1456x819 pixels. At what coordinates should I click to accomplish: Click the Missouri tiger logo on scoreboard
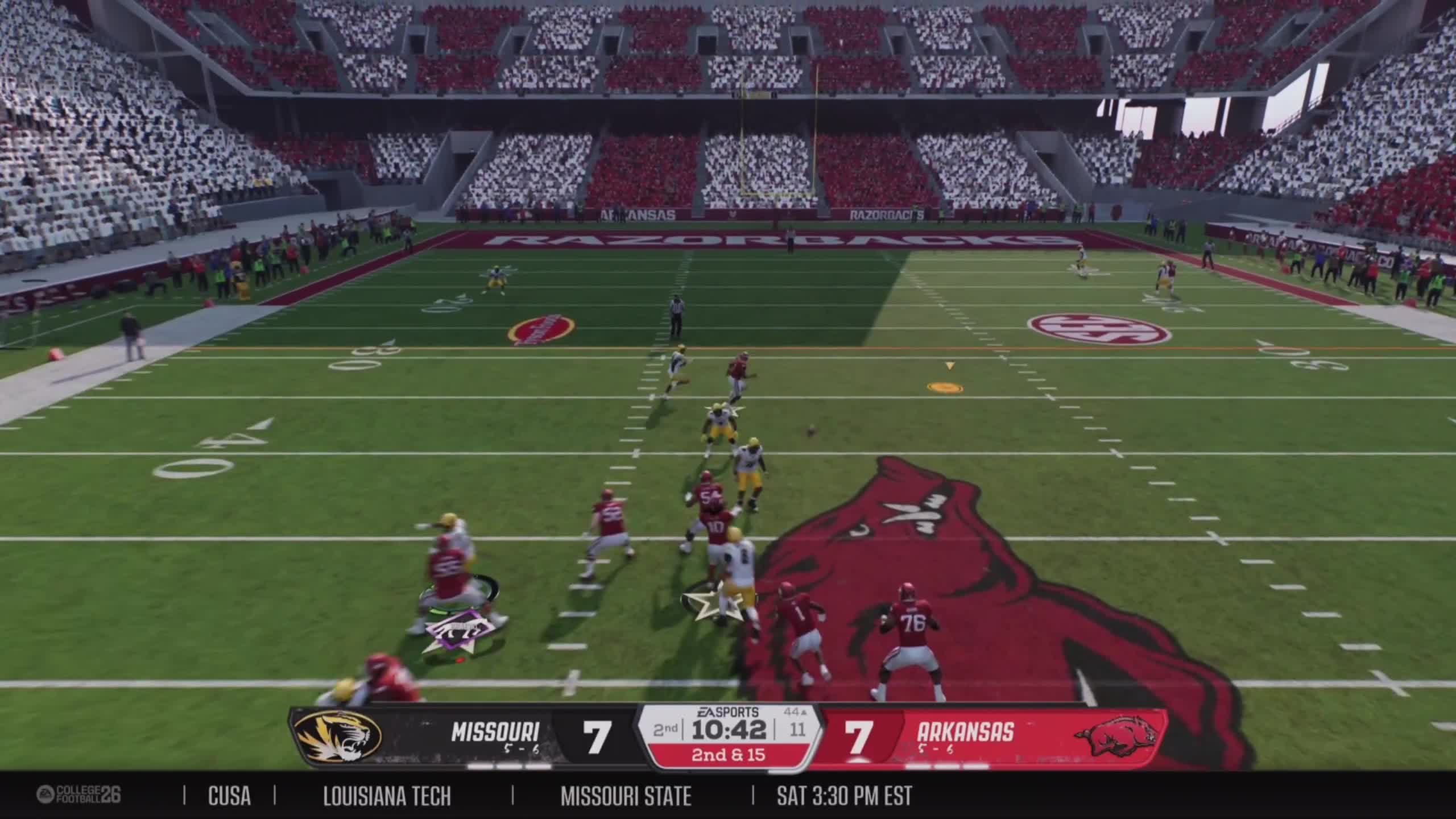pyautogui.click(x=339, y=738)
